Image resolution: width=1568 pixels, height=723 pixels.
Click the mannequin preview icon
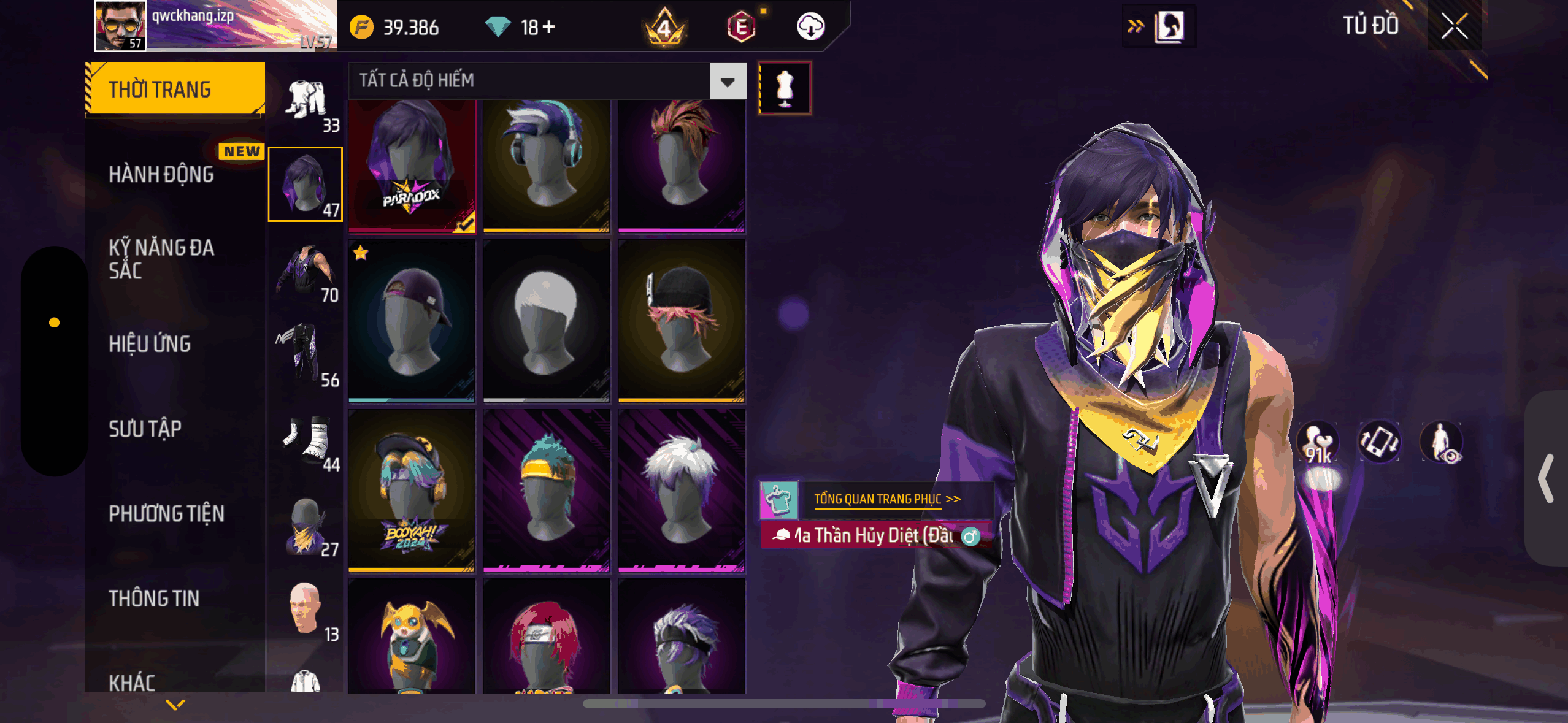pos(785,88)
